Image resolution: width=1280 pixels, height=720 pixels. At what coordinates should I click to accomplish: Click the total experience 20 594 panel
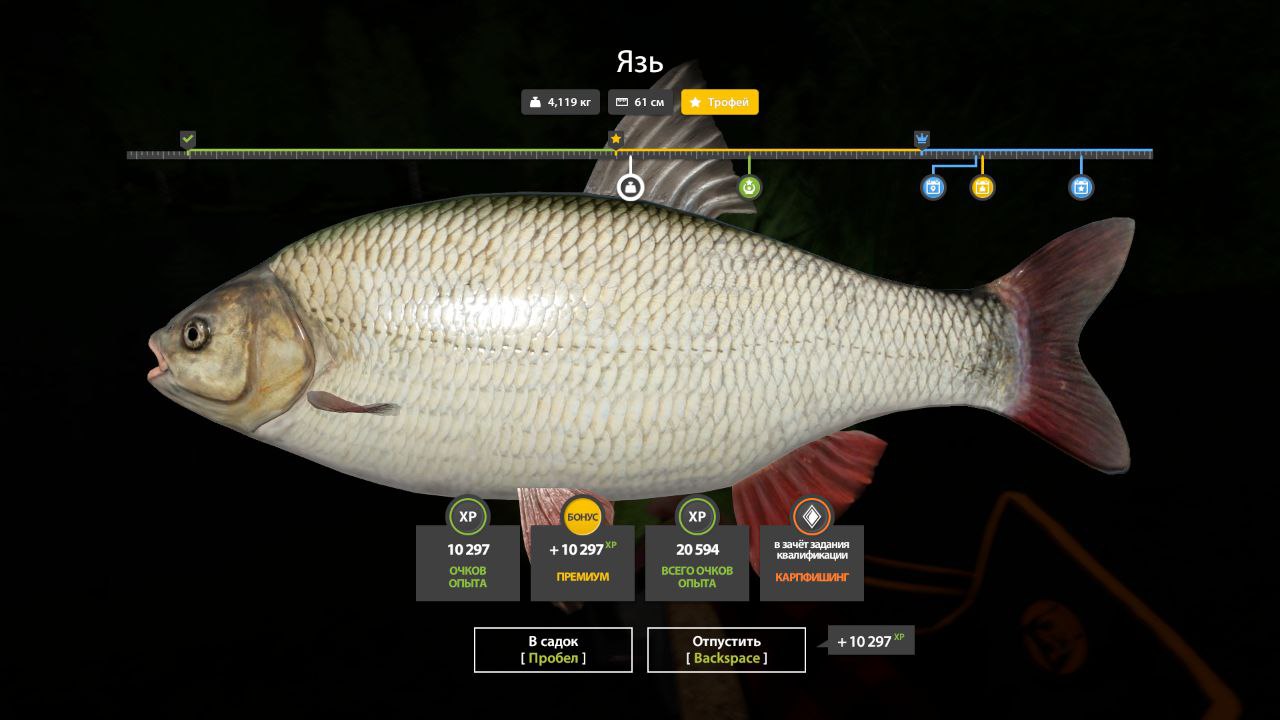coord(697,561)
